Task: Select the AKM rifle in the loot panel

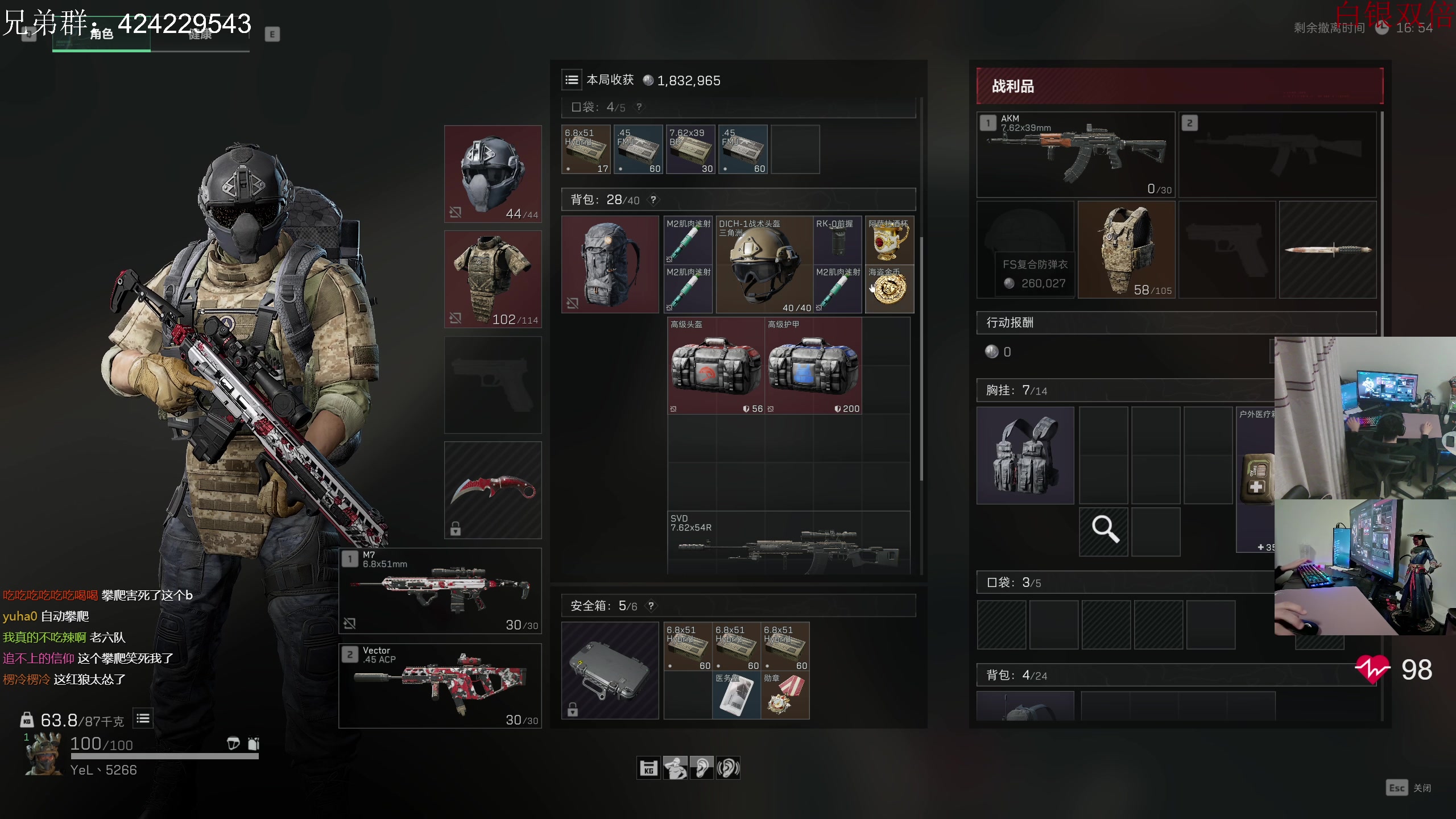Action: pyautogui.click(x=1076, y=155)
